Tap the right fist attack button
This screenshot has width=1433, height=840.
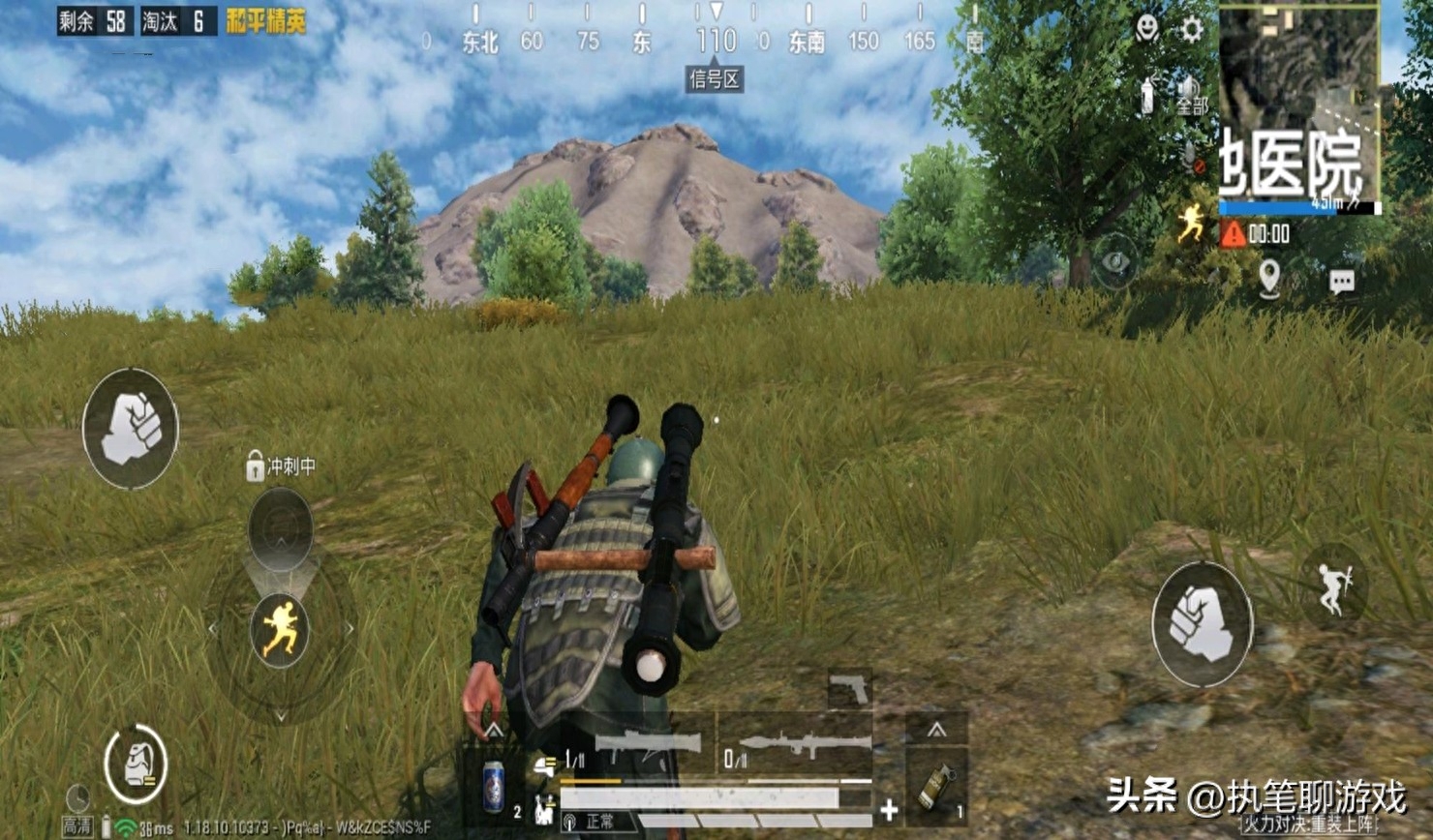pos(1202,624)
